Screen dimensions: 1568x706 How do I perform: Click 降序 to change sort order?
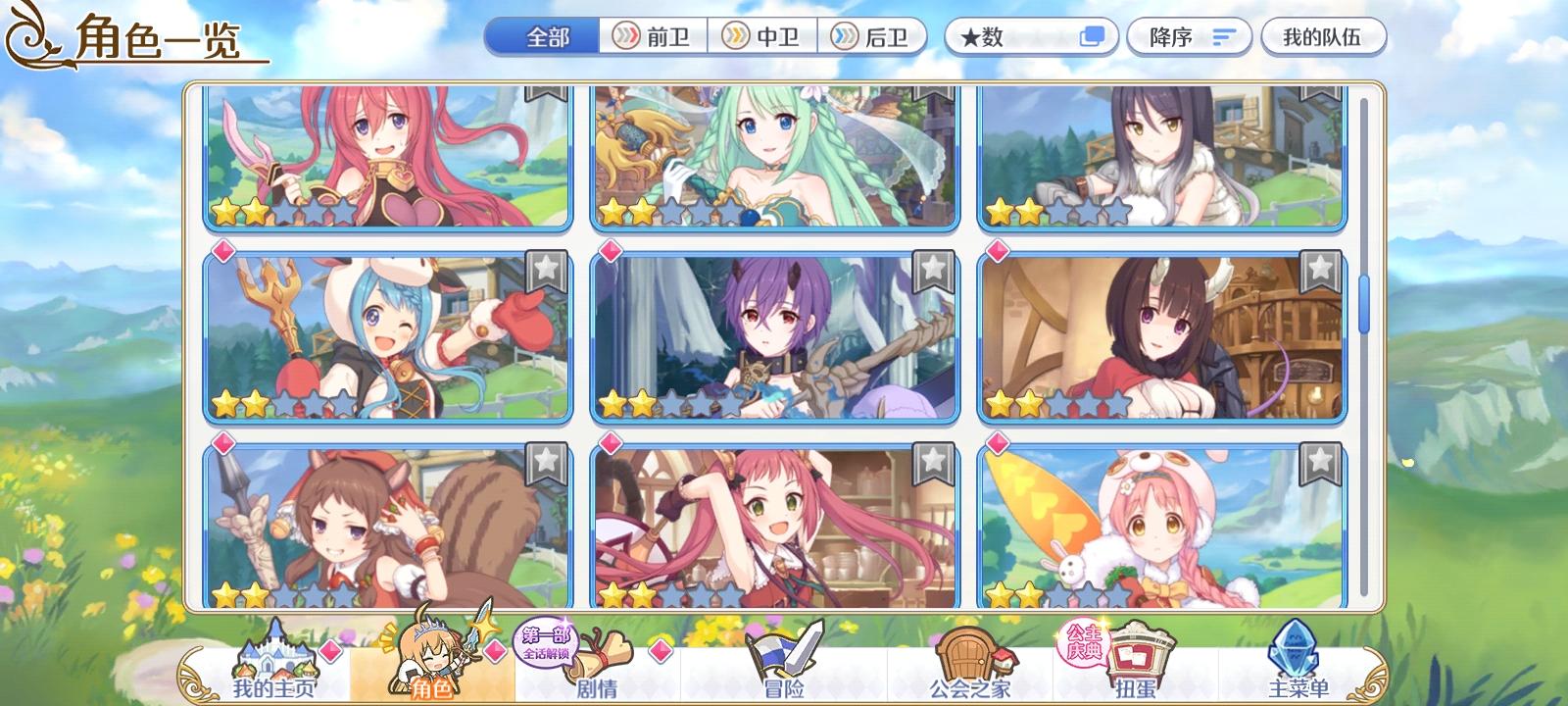pyautogui.click(x=1189, y=36)
